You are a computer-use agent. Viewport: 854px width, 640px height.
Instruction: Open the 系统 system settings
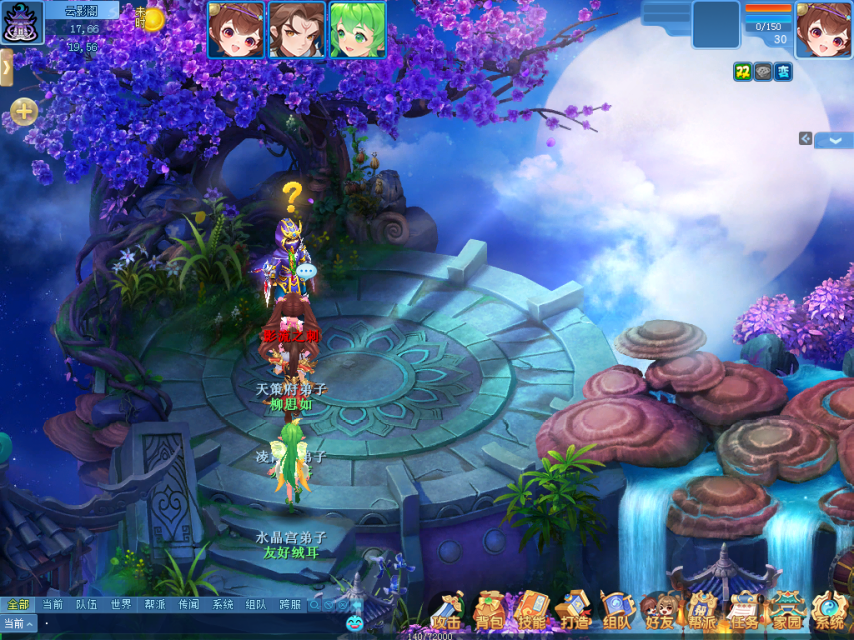[x=829, y=610]
